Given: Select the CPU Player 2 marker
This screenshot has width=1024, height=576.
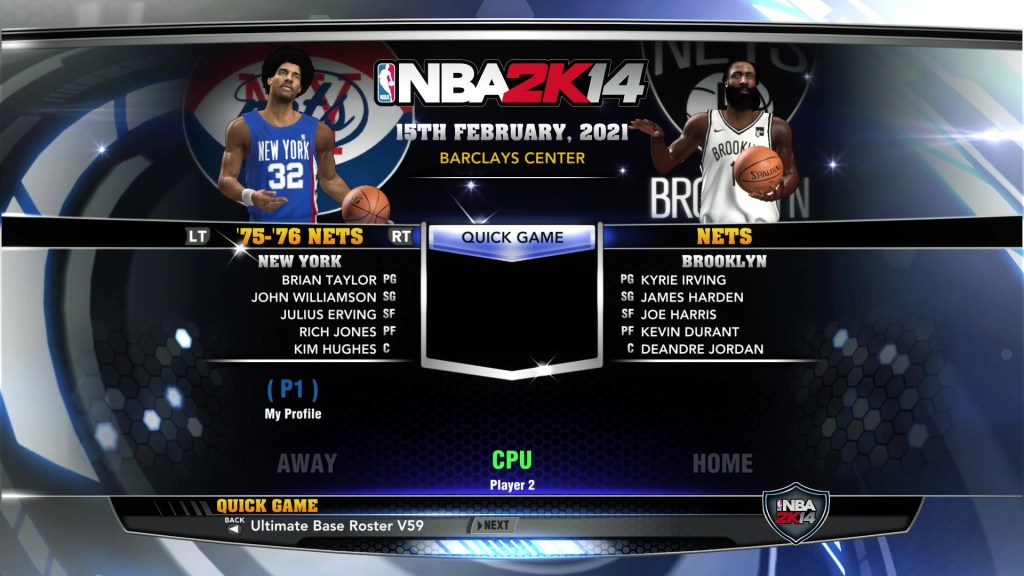Looking at the screenshot, I should pos(511,469).
